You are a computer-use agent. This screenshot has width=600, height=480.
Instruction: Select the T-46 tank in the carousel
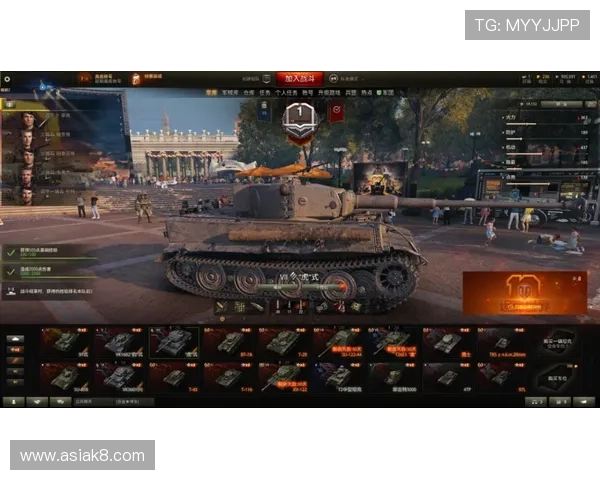click(174, 378)
